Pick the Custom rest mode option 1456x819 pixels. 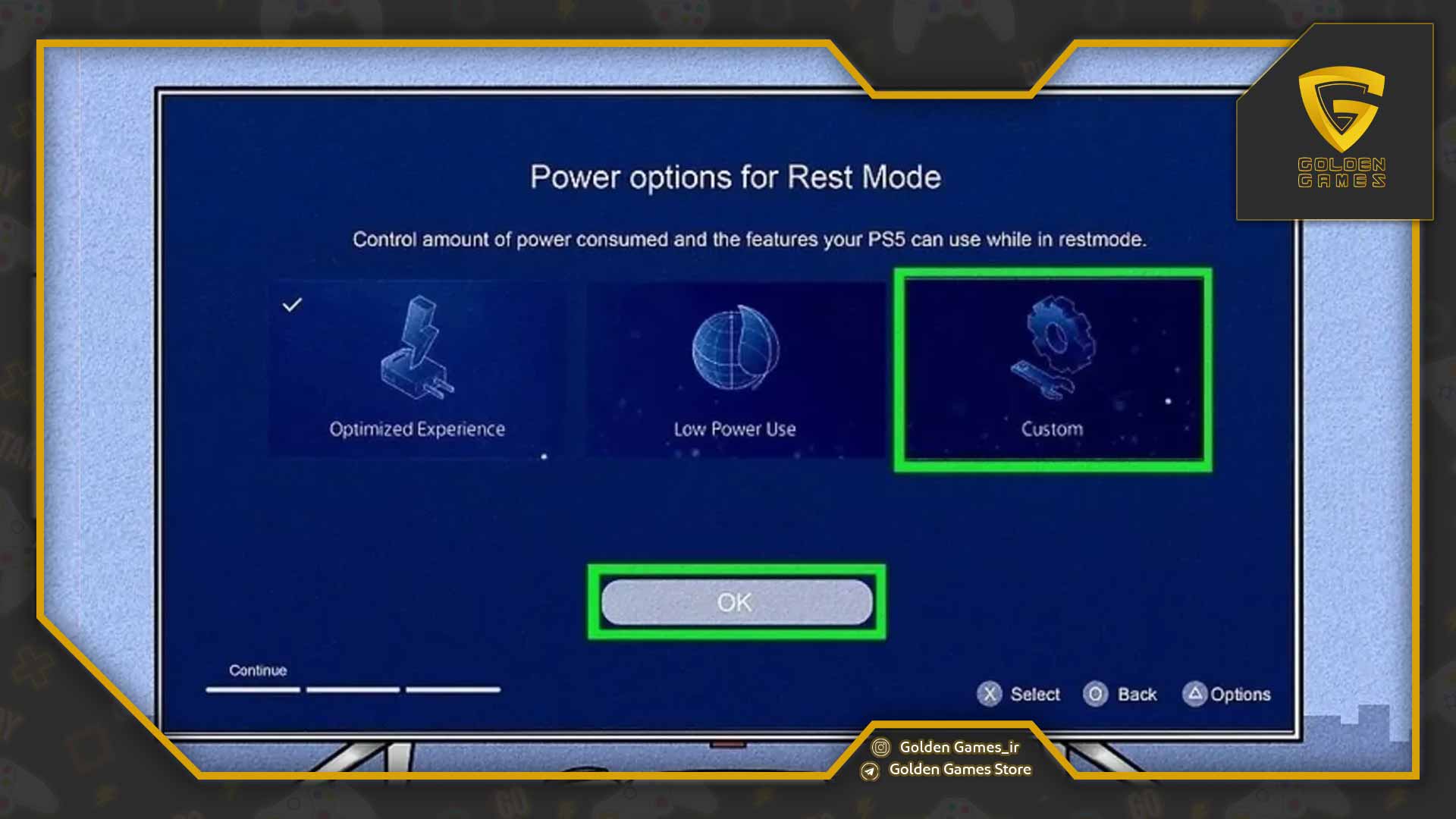click(1052, 369)
